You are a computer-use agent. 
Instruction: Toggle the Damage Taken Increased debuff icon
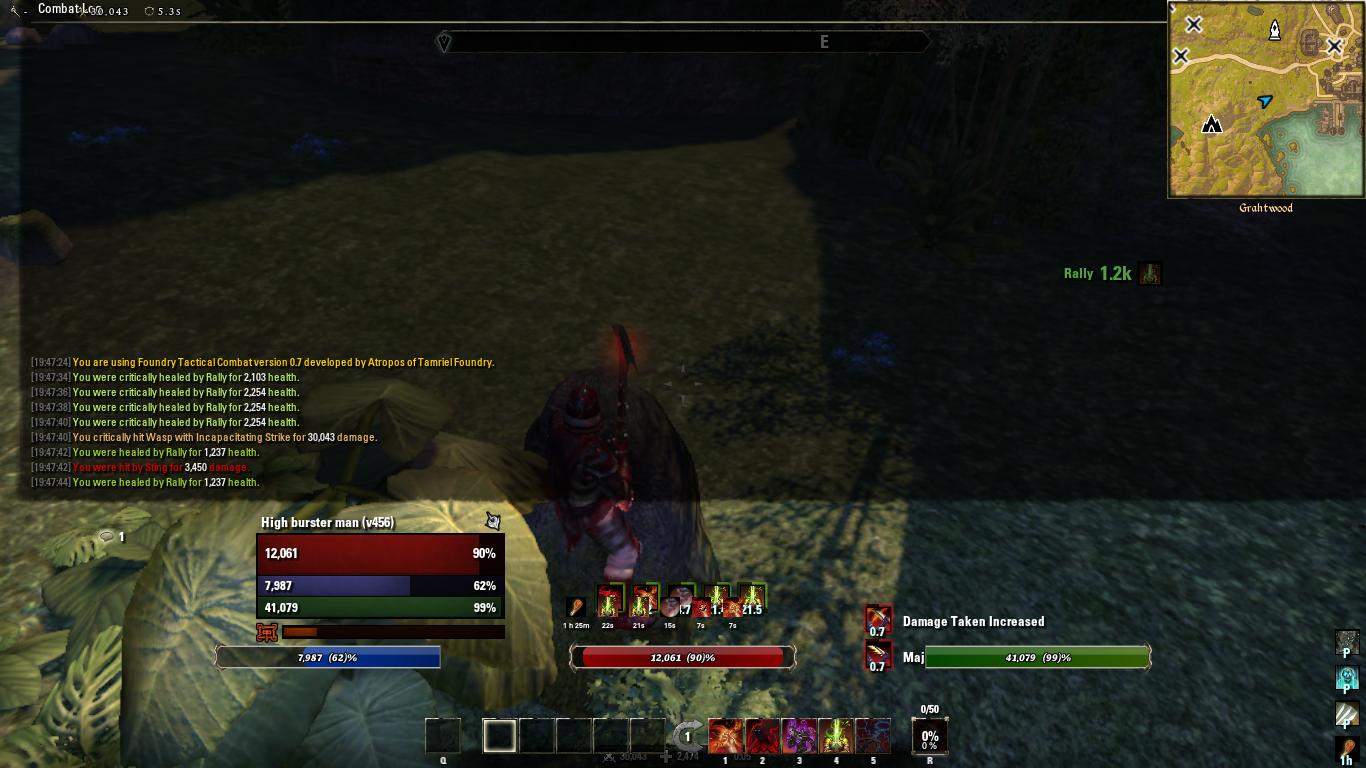click(x=877, y=620)
